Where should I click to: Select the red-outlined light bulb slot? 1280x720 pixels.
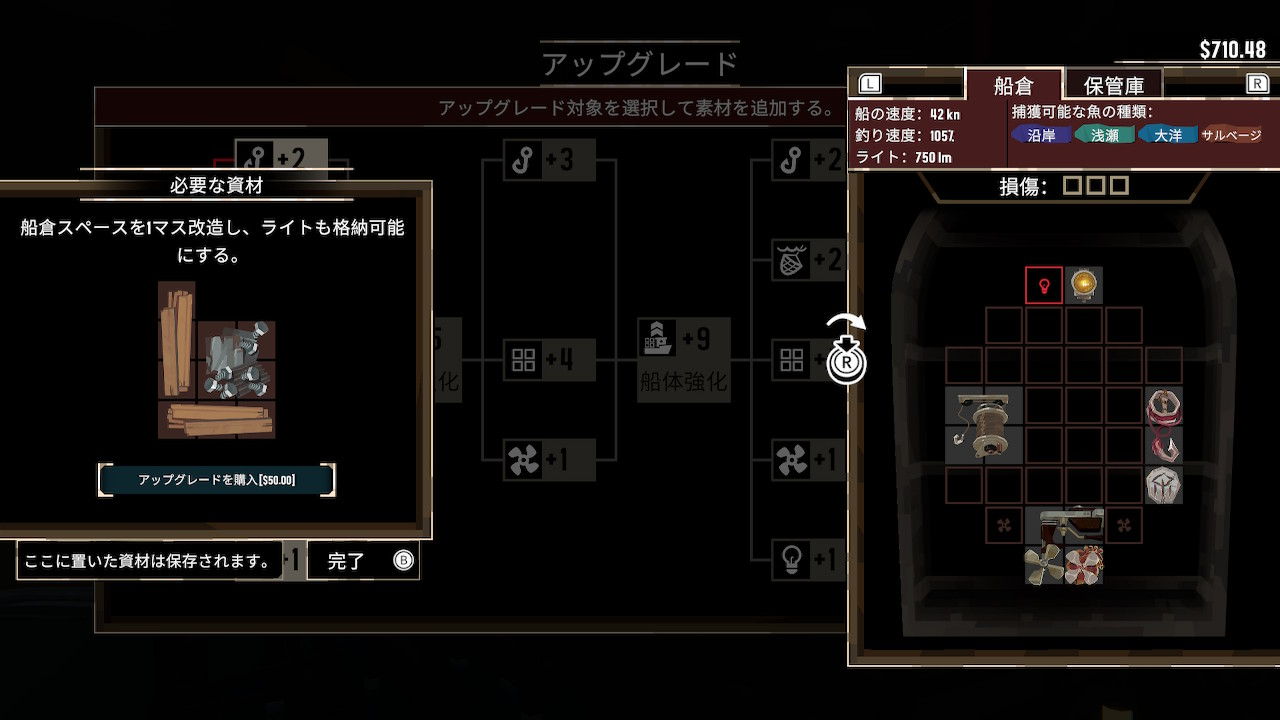click(x=1044, y=285)
